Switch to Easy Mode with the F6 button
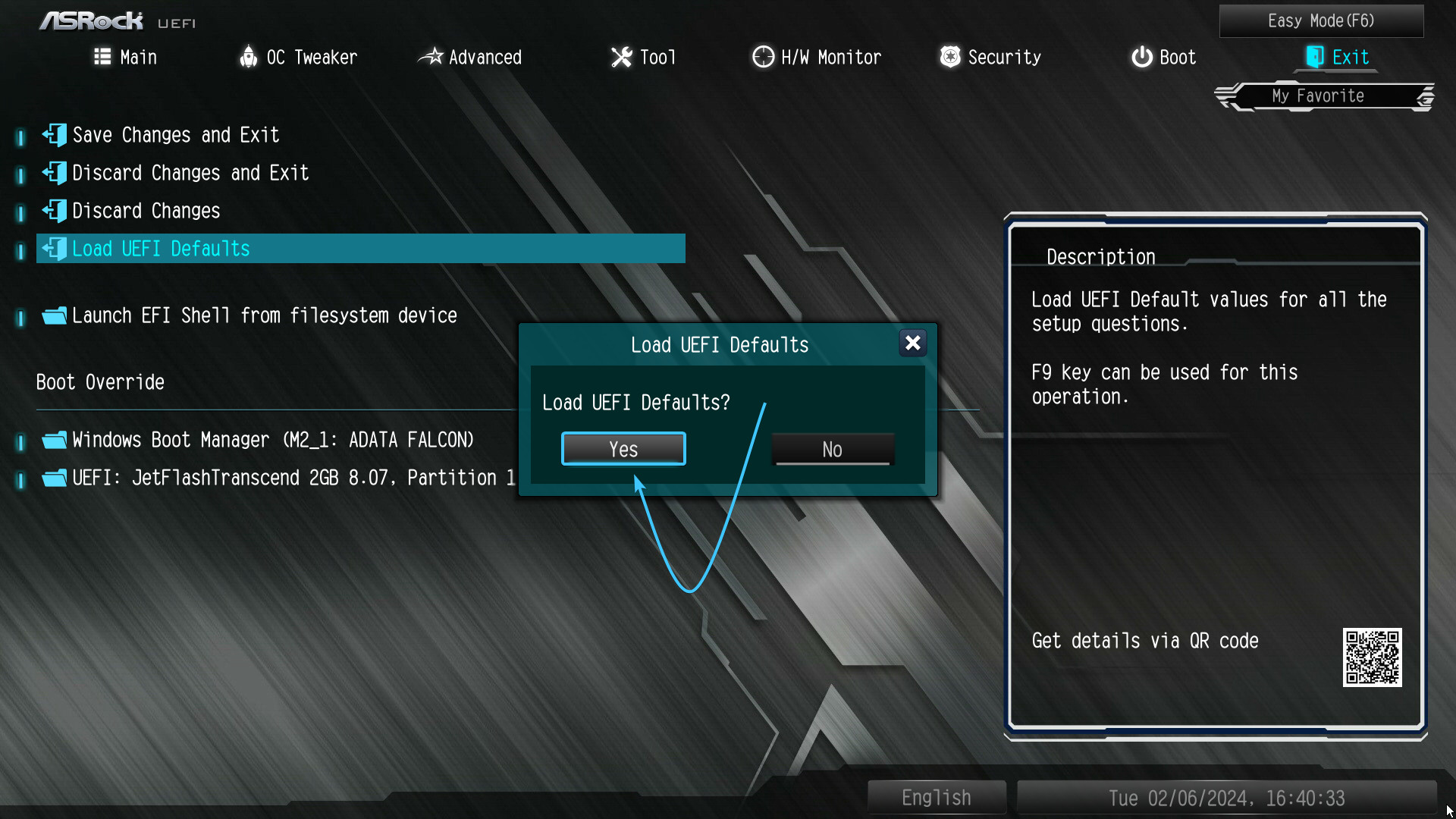1456x819 pixels. coord(1321,20)
